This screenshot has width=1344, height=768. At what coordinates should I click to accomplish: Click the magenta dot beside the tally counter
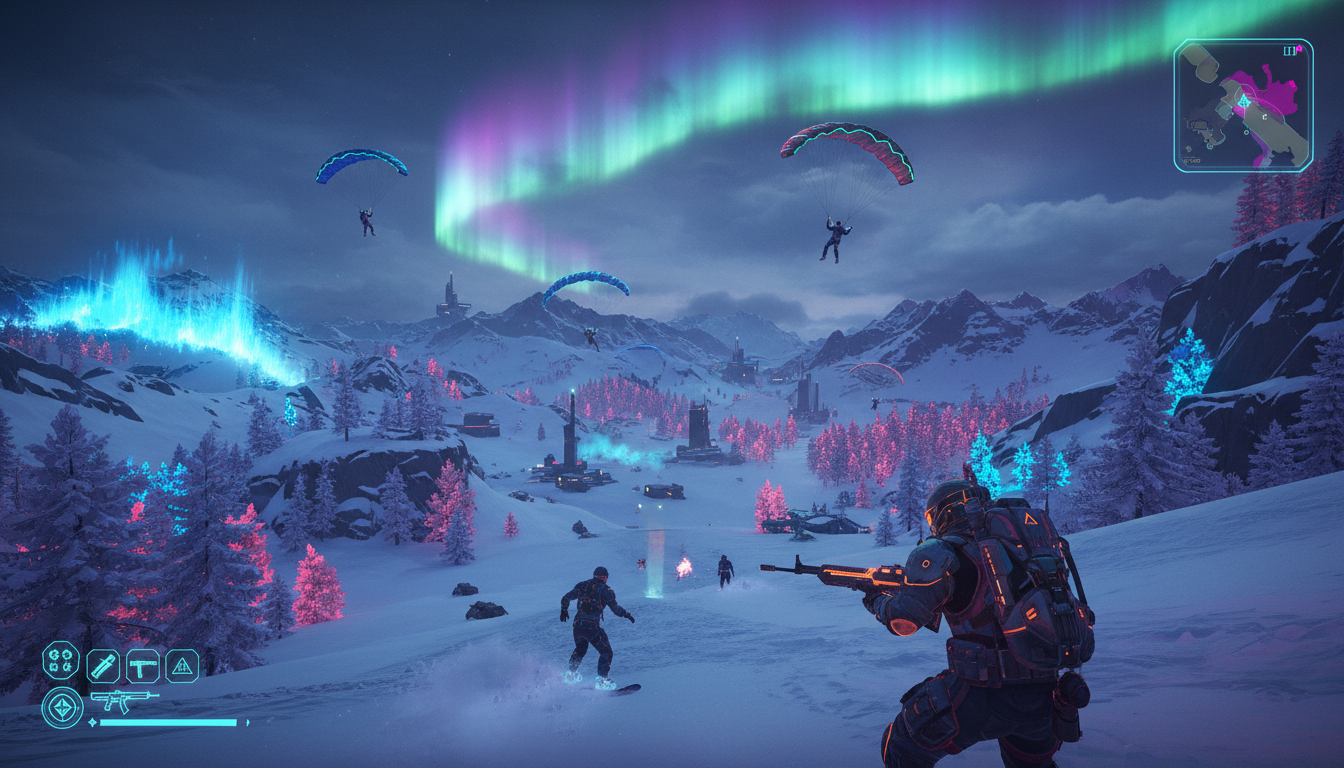coord(1299,48)
